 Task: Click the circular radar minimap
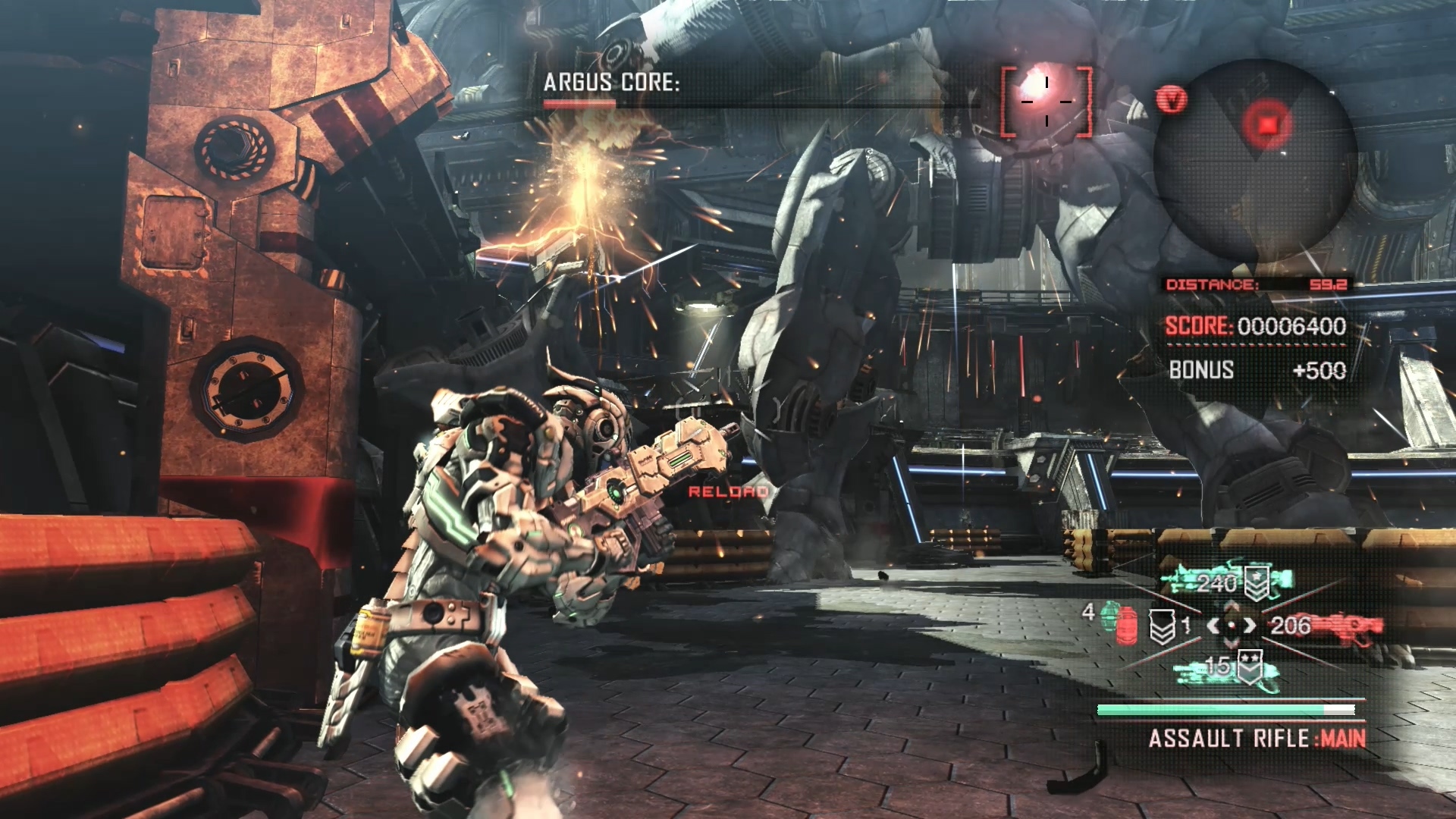click(1255, 161)
